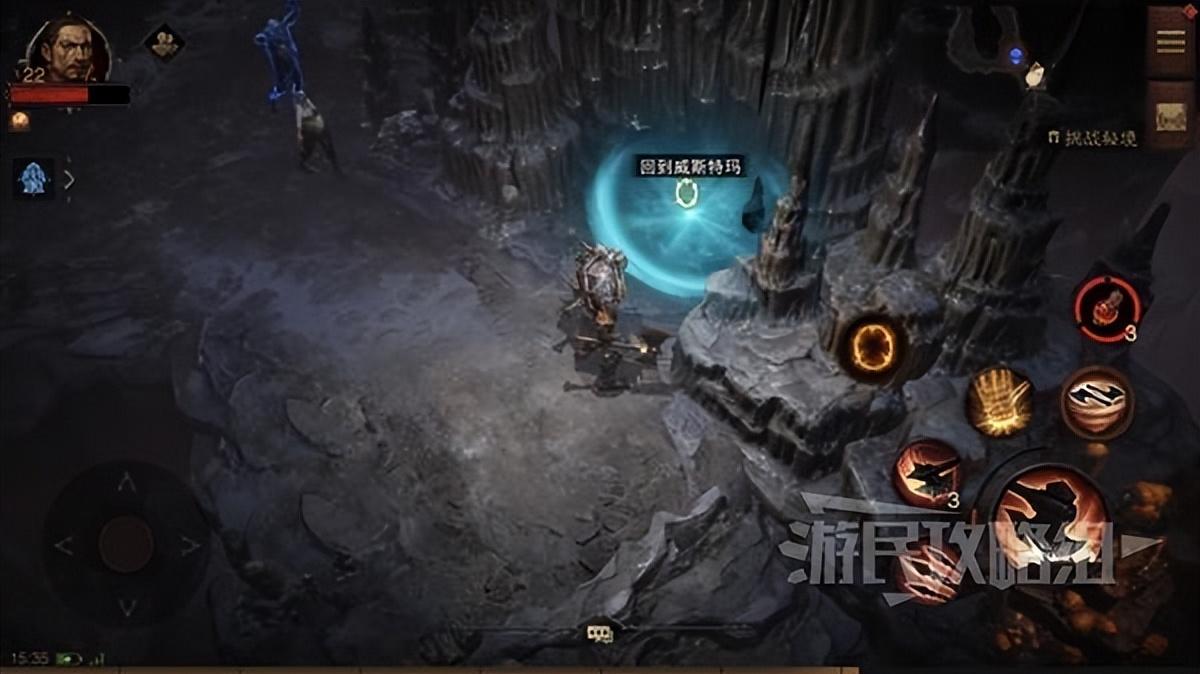Expand the side panel arrow
This screenshot has width=1200, height=674.
click(69, 180)
